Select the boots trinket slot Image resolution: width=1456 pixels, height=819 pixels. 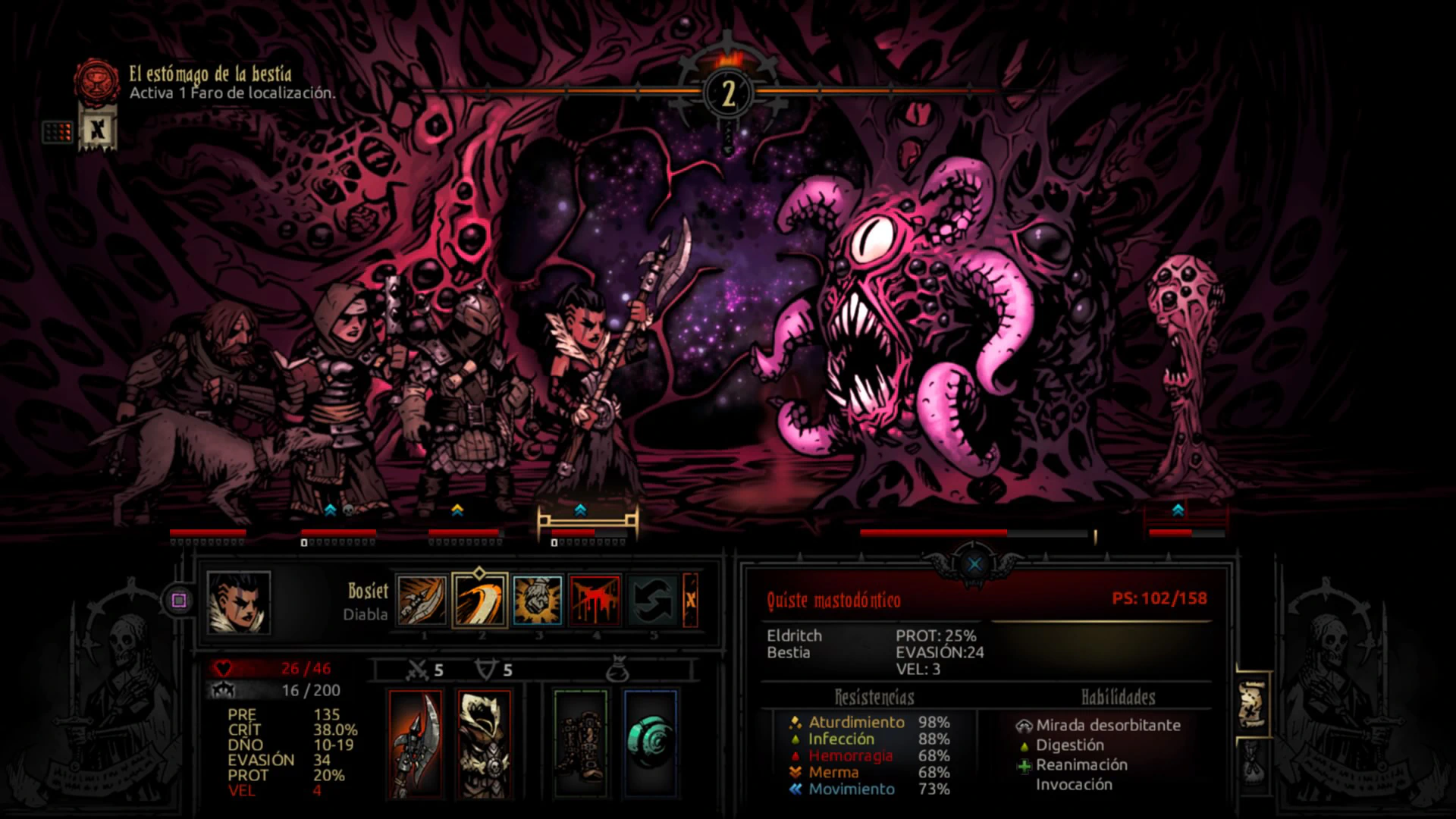coord(580,743)
